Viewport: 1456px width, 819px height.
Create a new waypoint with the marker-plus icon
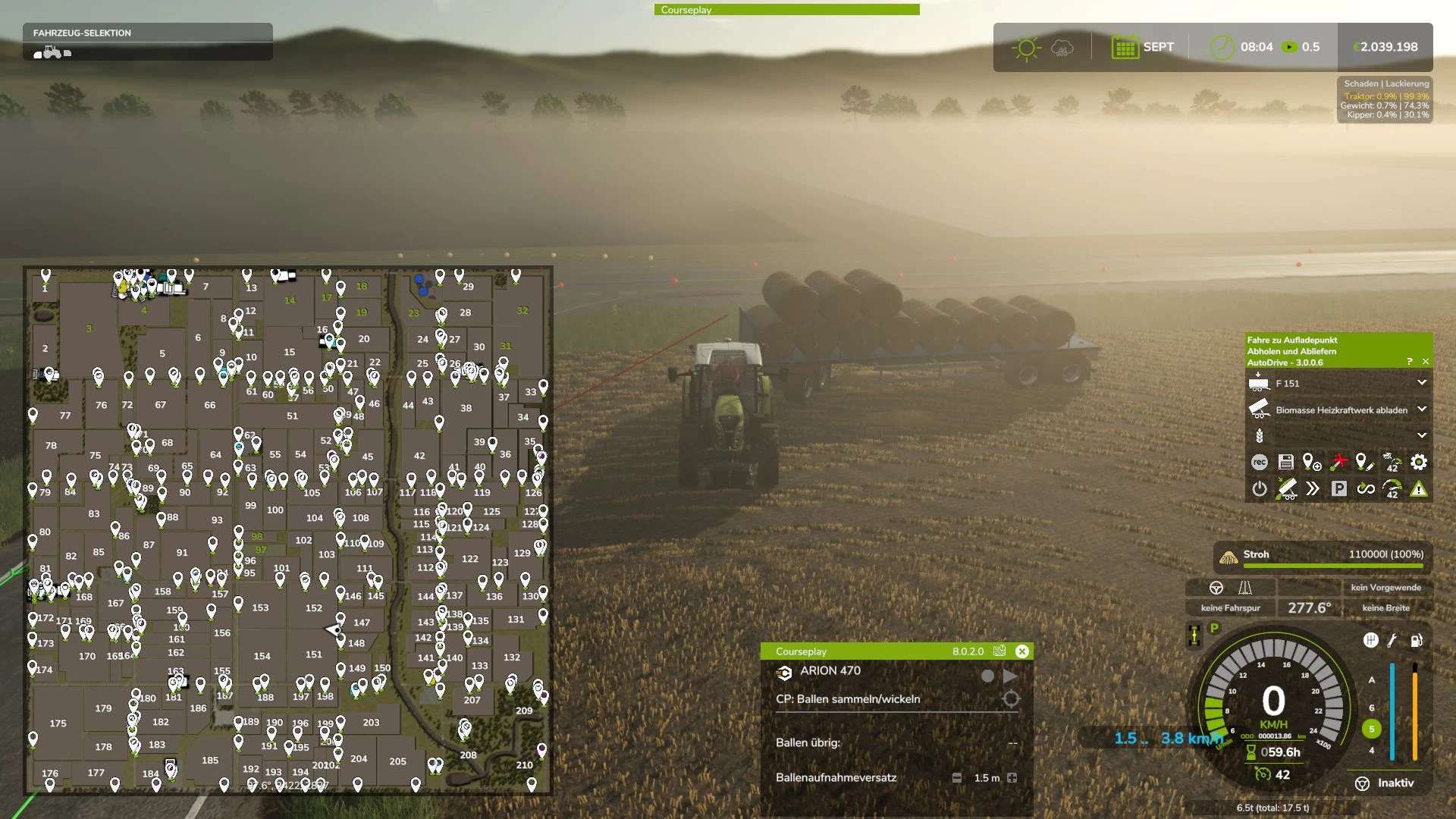click(x=1312, y=463)
